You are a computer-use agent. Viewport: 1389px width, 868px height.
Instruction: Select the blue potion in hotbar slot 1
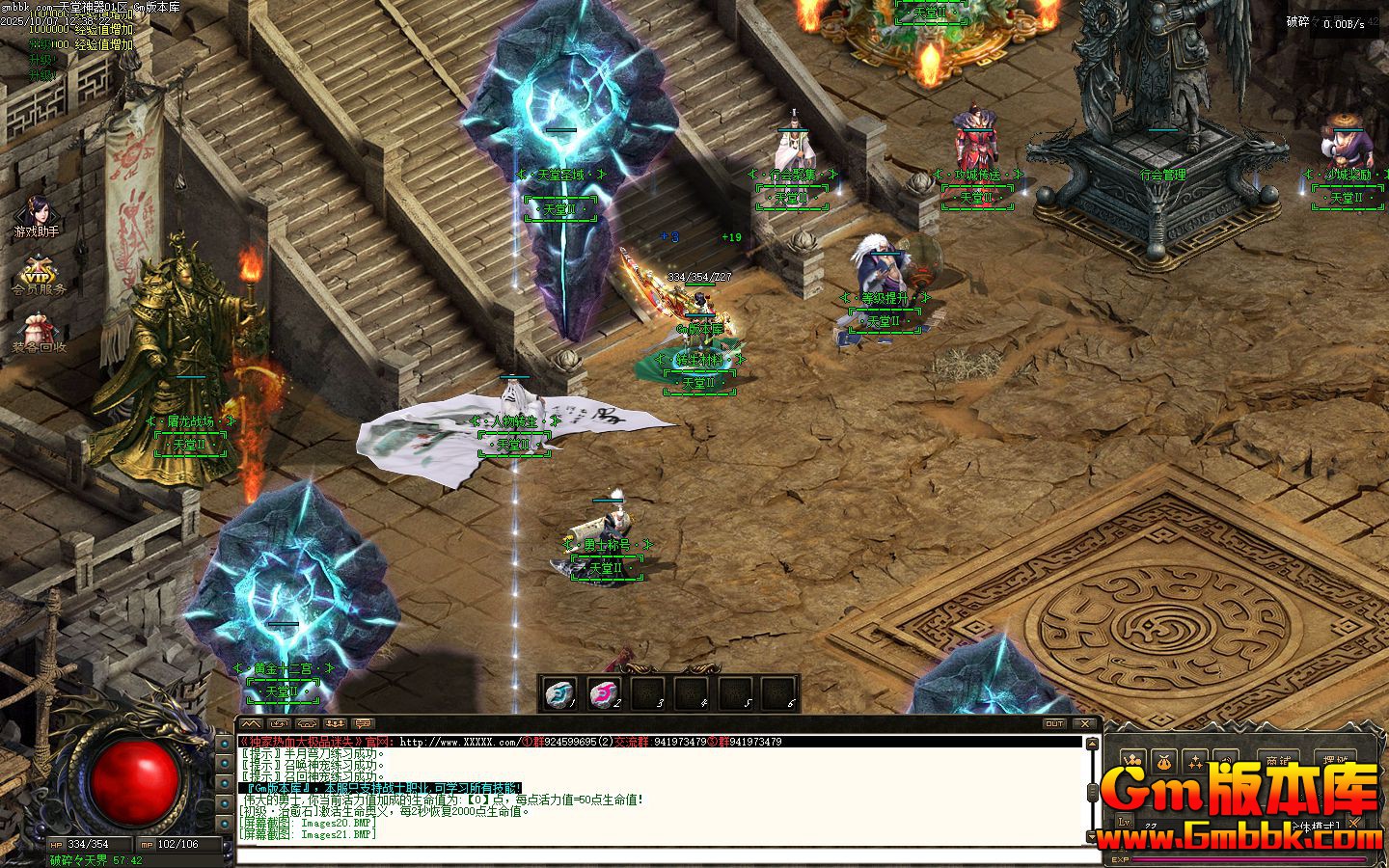[558, 692]
